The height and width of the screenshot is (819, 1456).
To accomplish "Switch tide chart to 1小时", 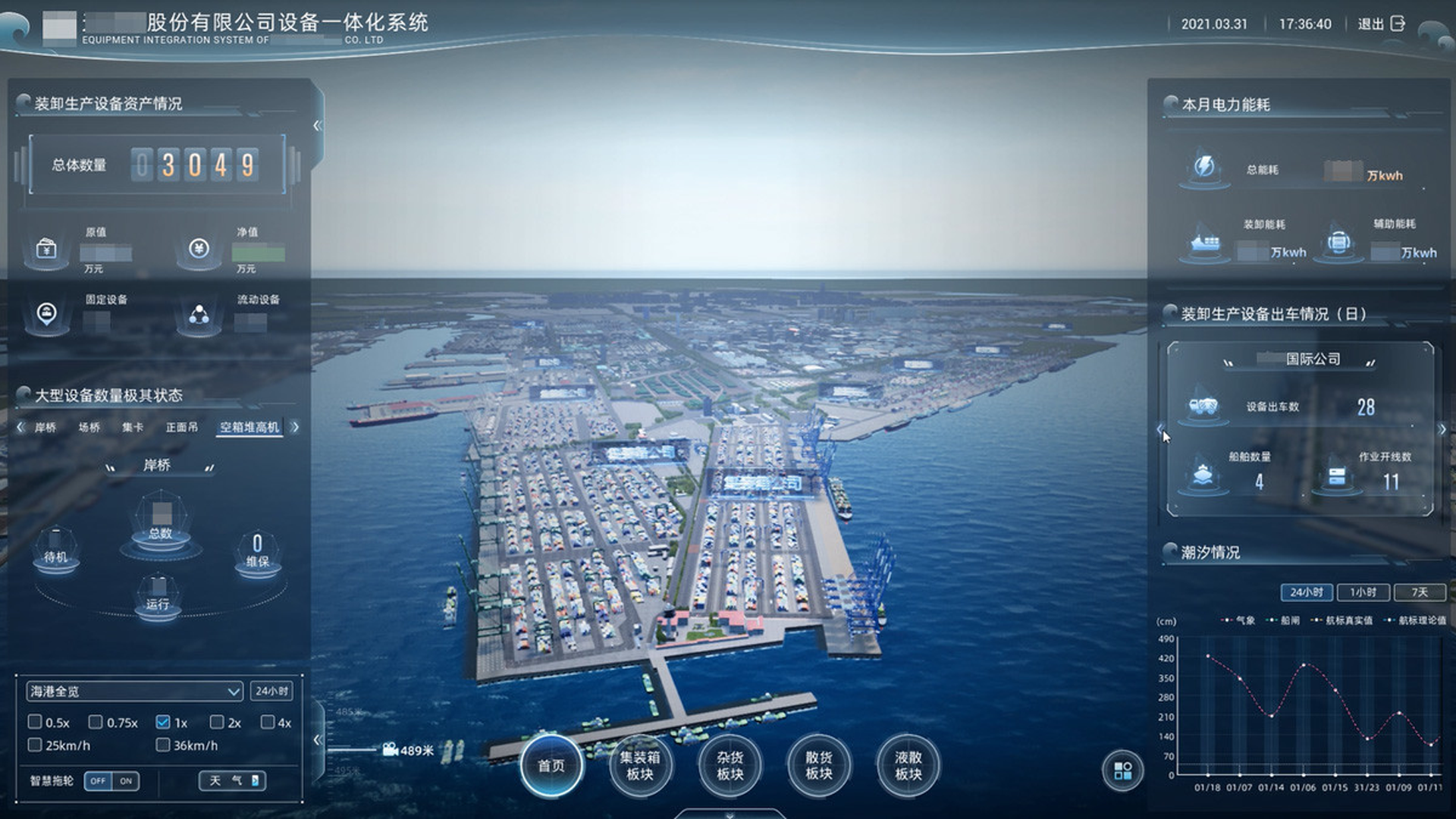I will [x=1363, y=592].
